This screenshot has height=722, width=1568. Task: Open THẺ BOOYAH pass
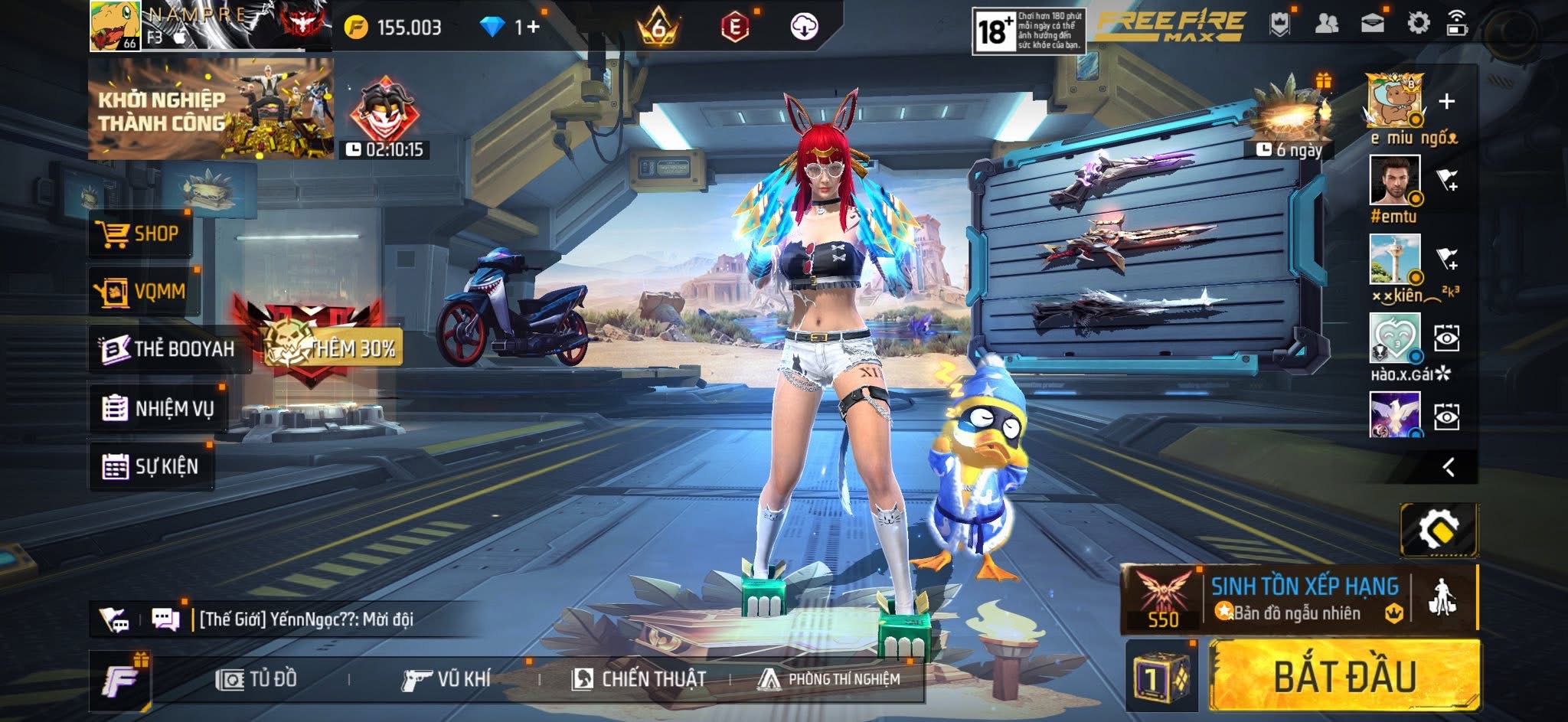click(168, 349)
